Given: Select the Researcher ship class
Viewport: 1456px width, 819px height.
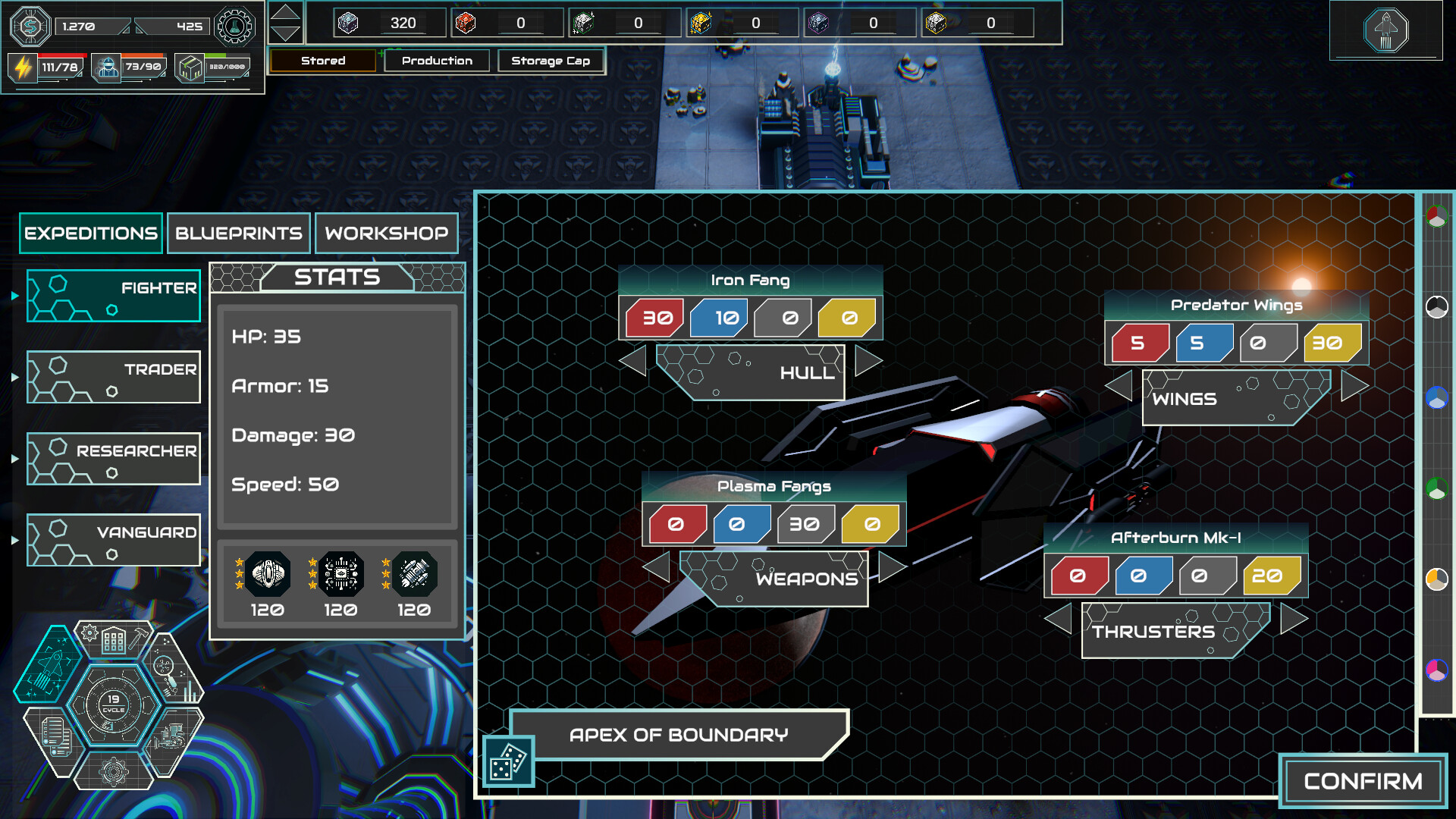Looking at the screenshot, I should (x=114, y=459).
